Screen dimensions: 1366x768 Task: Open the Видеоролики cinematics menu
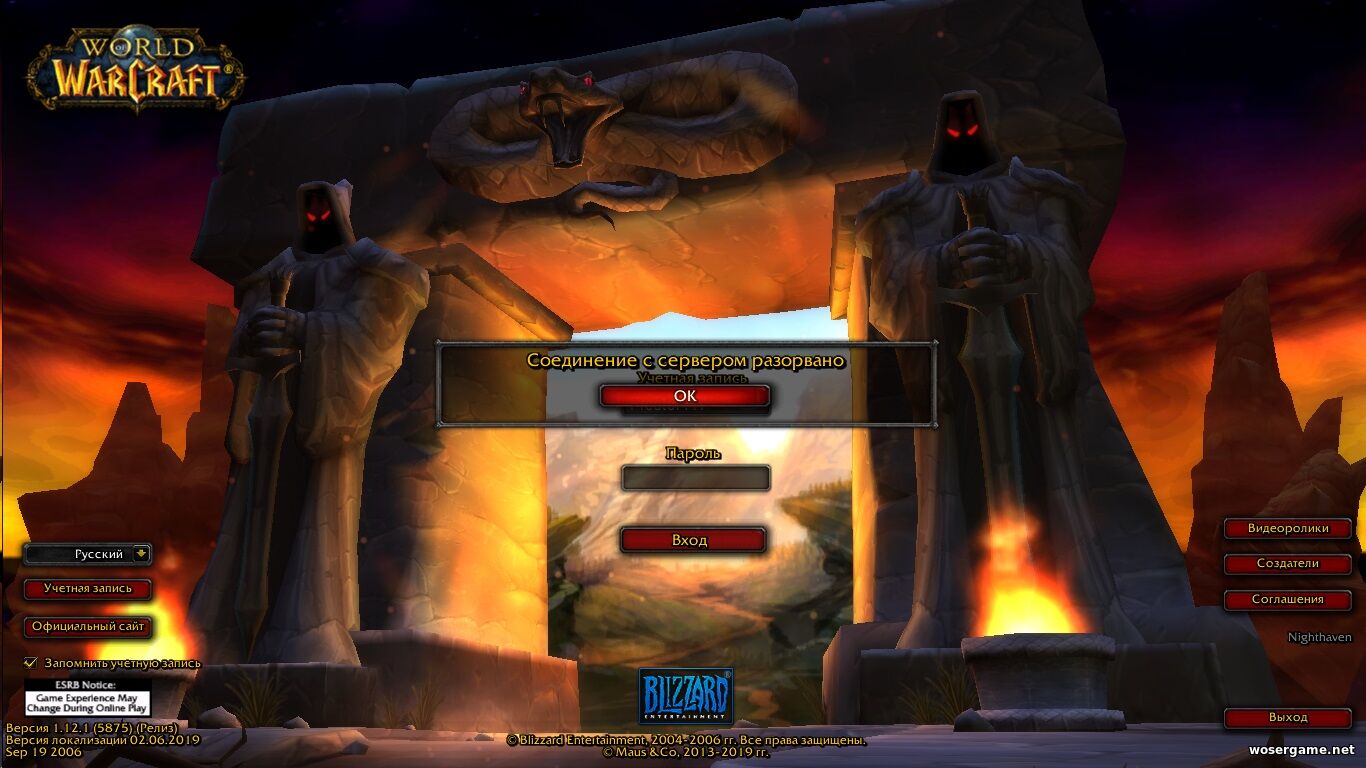point(1288,528)
